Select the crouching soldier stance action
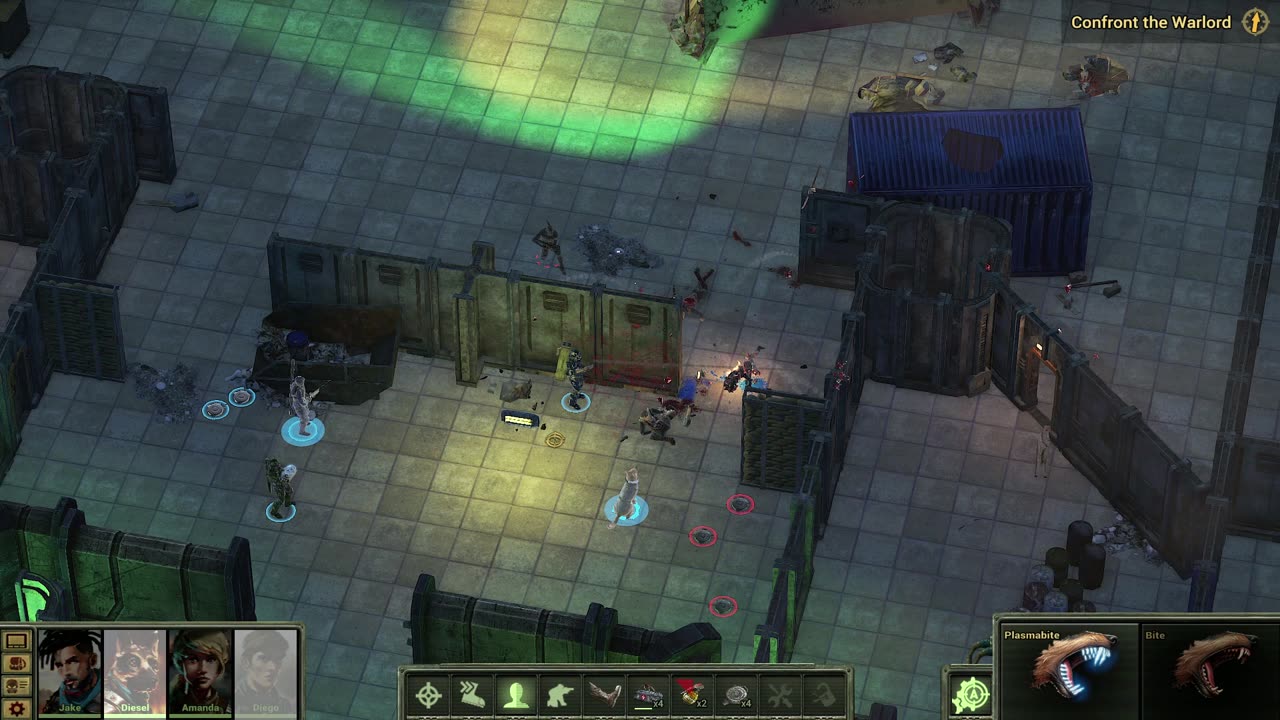Image resolution: width=1280 pixels, height=720 pixels. tap(560, 695)
